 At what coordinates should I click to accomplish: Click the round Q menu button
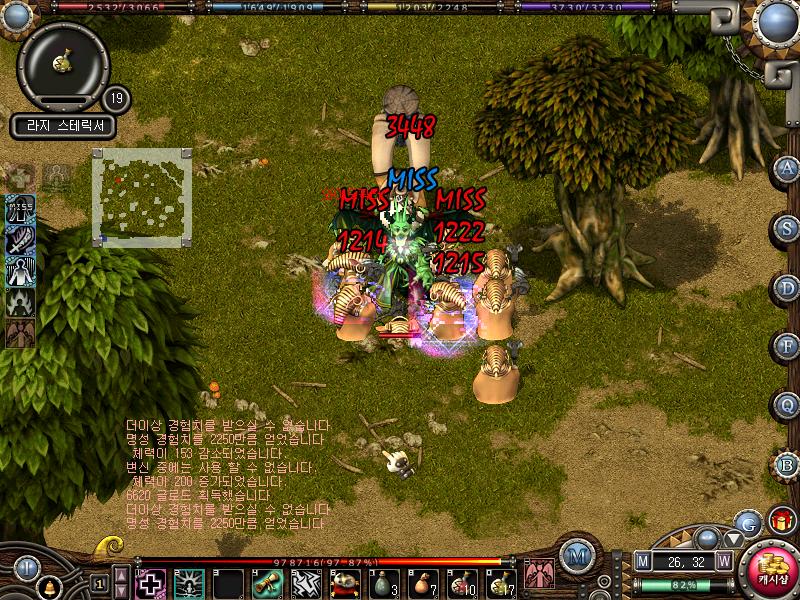point(787,405)
